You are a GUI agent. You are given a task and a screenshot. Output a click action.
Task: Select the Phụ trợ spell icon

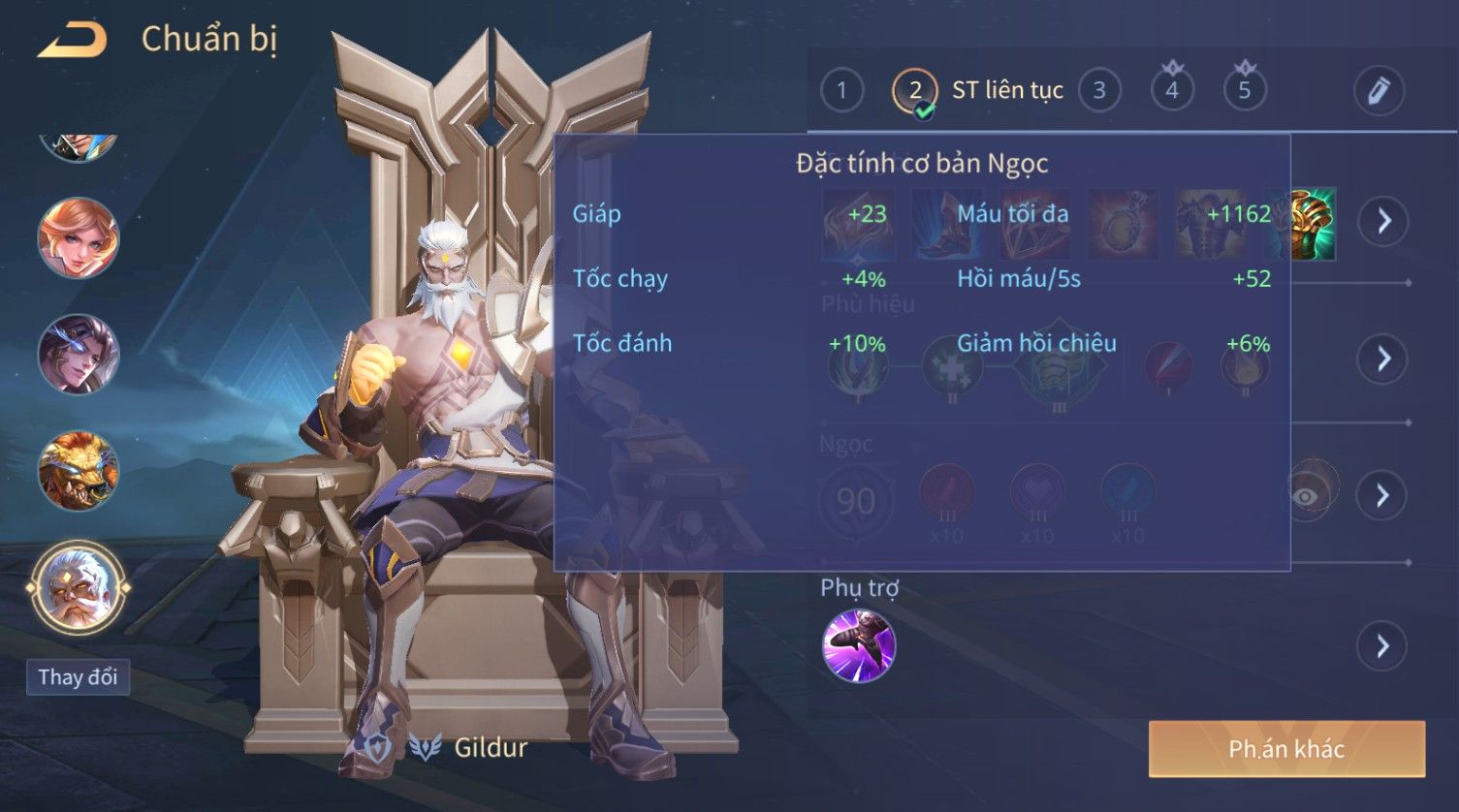click(x=859, y=646)
